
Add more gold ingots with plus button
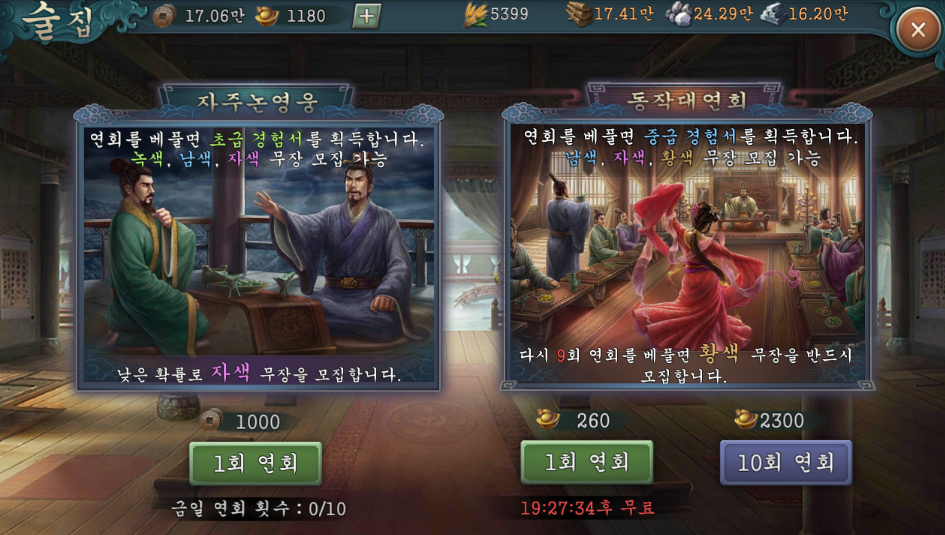click(x=367, y=15)
